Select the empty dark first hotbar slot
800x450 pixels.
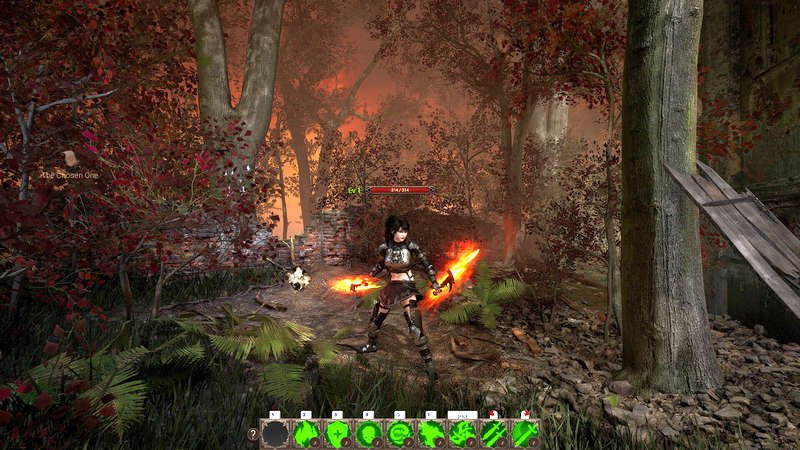(275, 434)
